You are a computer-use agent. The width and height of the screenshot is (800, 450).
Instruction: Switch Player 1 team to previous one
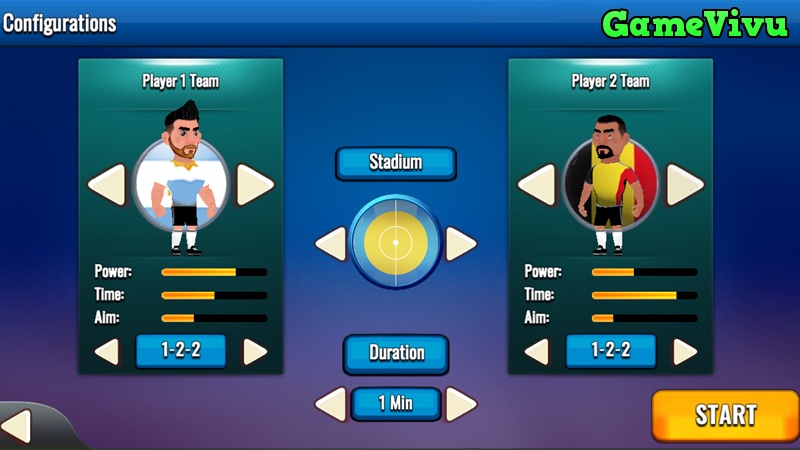click(107, 185)
